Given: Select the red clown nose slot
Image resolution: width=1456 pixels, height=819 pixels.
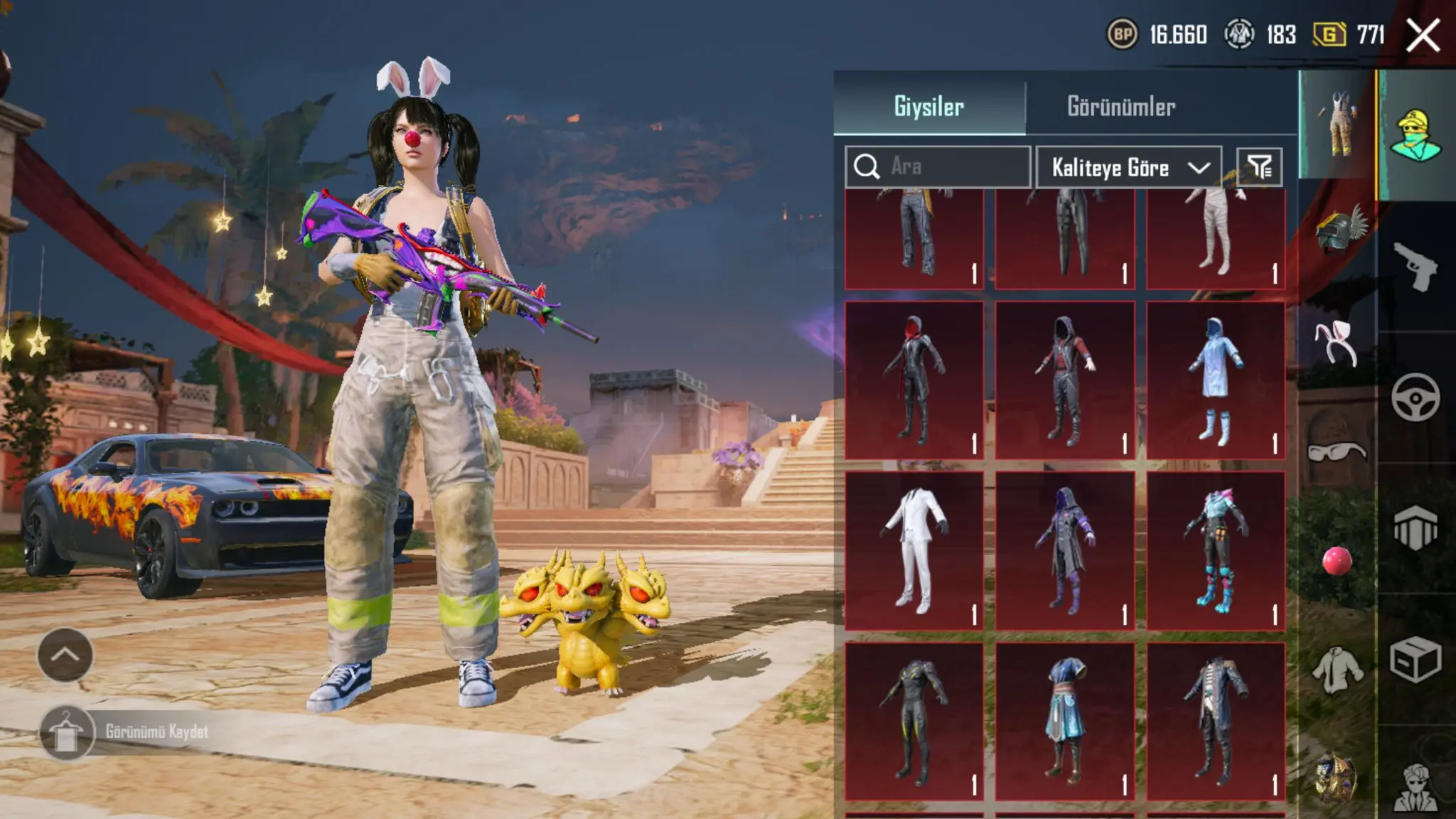Looking at the screenshot, I should pos(1337,561).
